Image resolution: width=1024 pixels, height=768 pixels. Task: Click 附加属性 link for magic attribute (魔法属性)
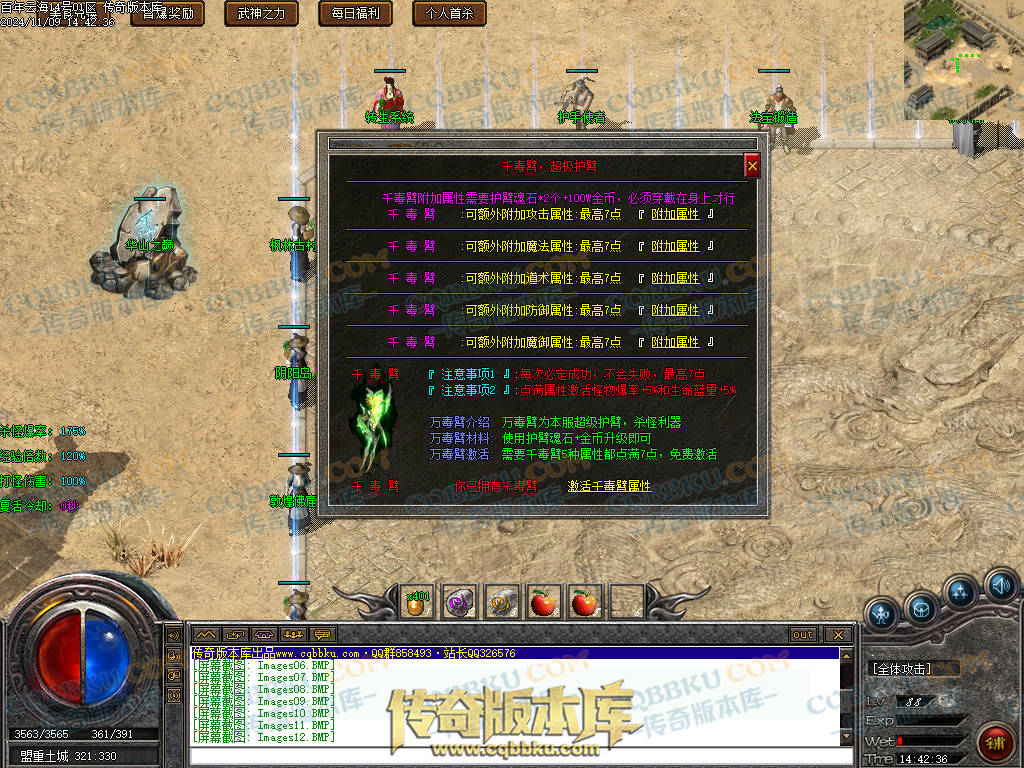[675, 246]
